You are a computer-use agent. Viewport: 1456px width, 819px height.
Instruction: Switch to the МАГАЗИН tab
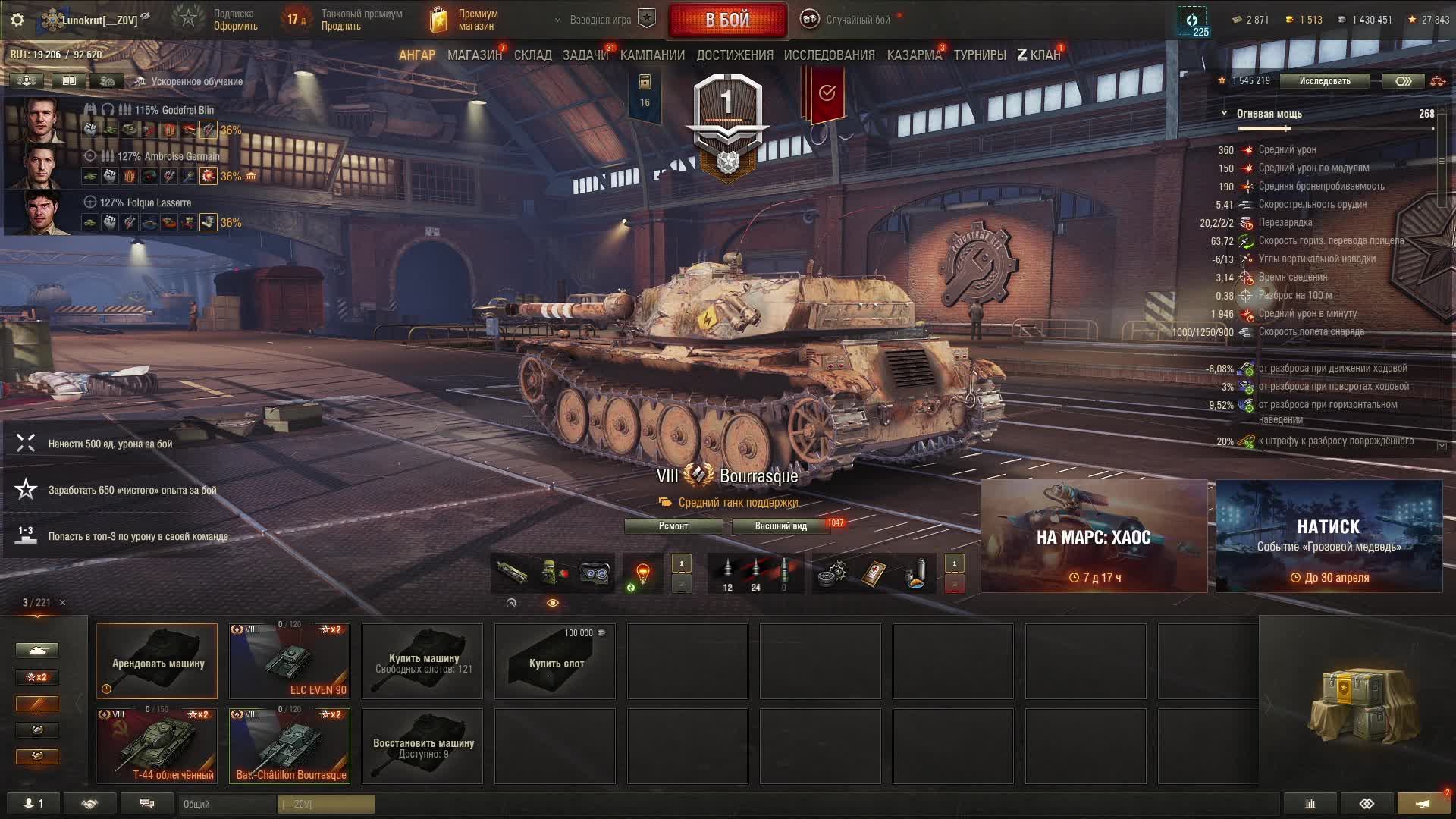coord(474,55)
